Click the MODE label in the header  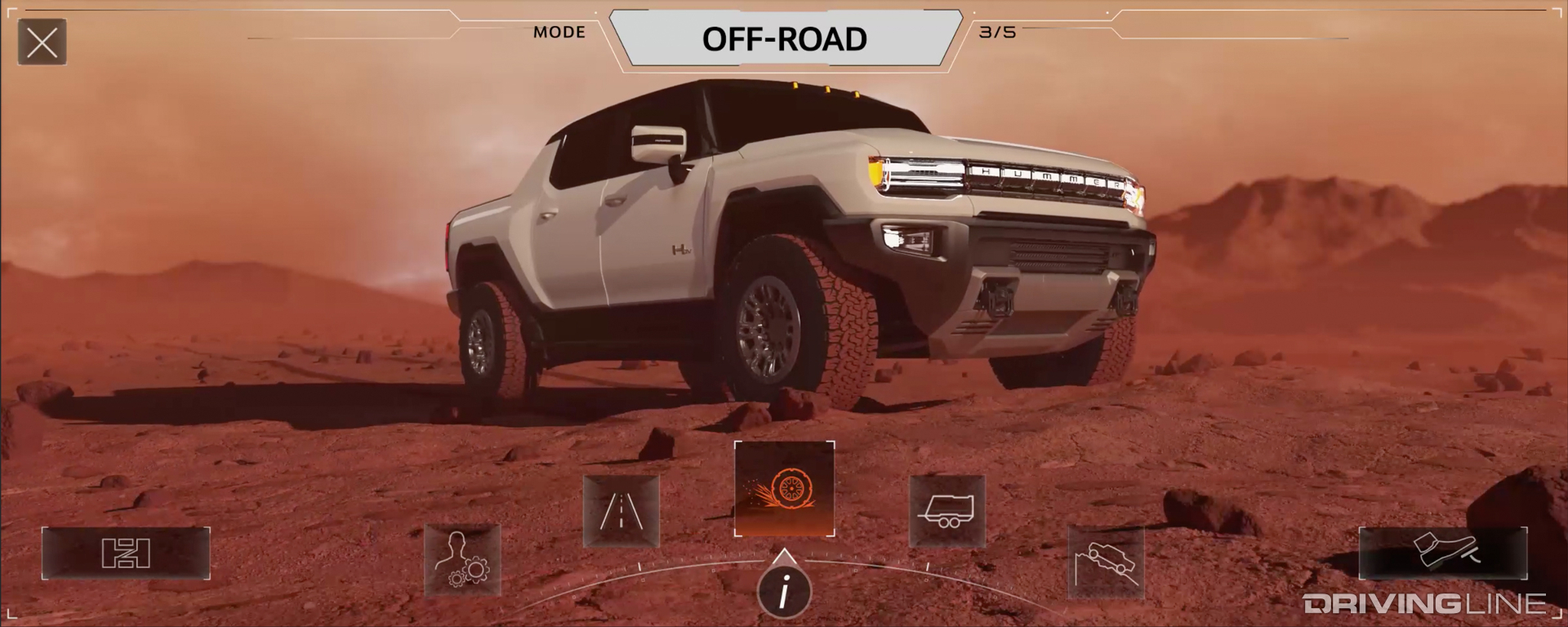click(x=559, y=32)
